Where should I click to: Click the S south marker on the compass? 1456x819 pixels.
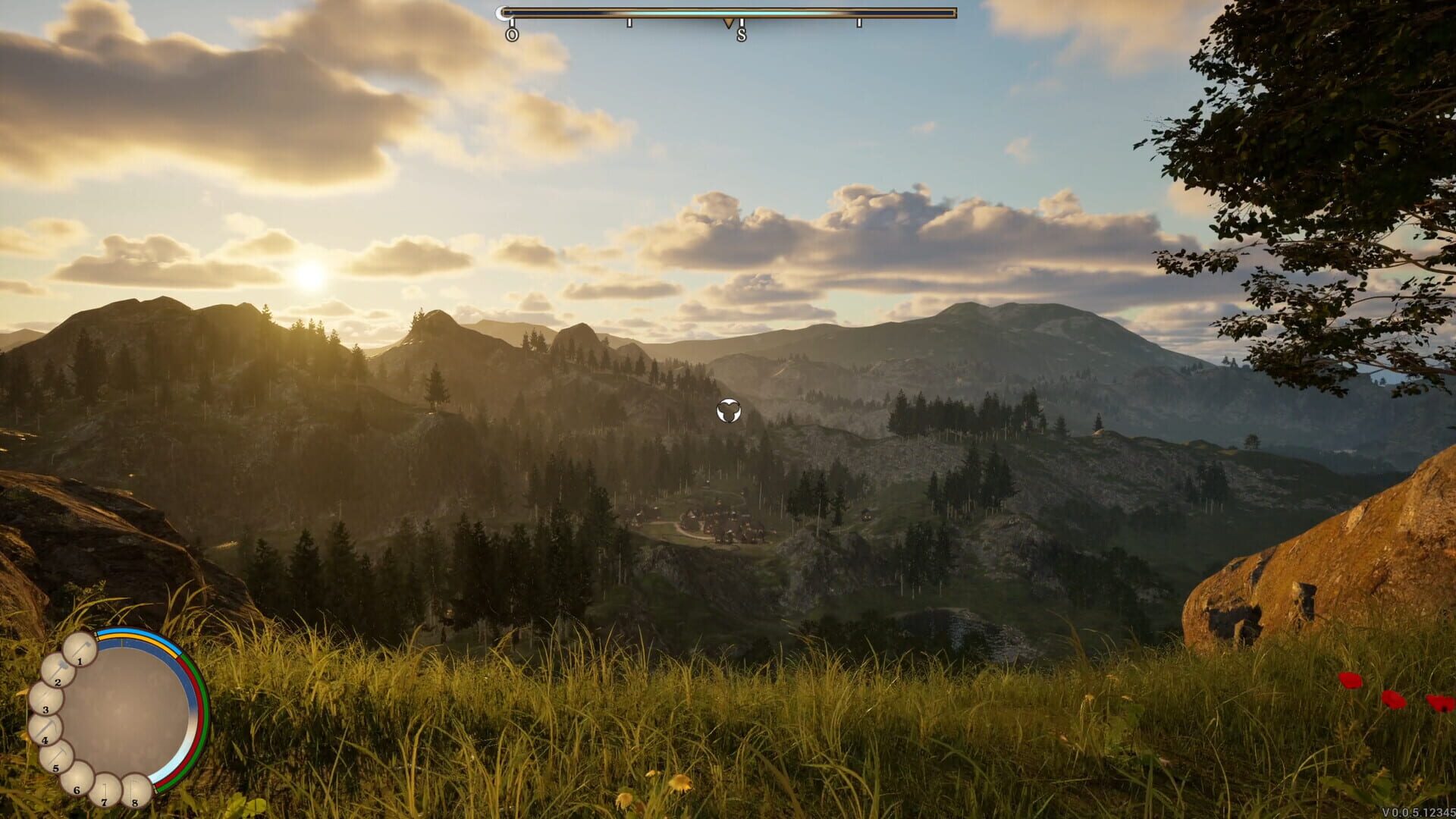(x=742, y=34)
